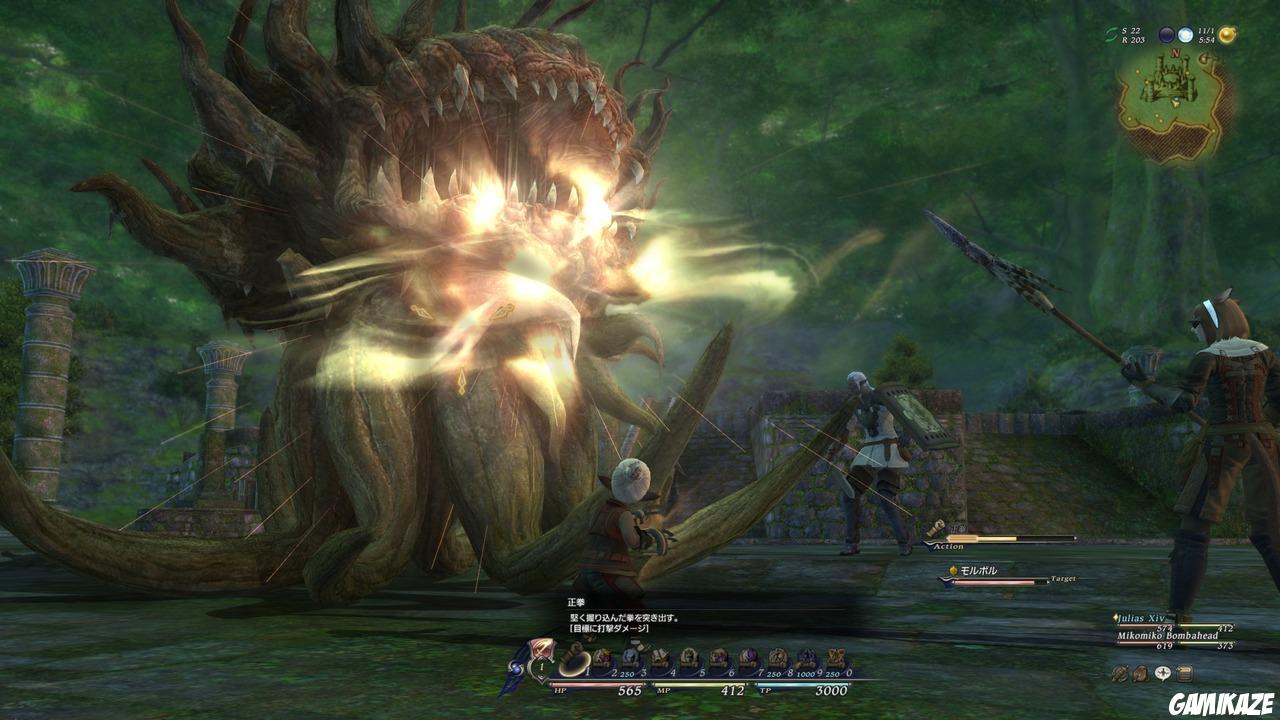The height and width of the screenshot is (720, 1280).
Task: Activate the skill in hotbar slot 3
Action: (x=630, y=657)
